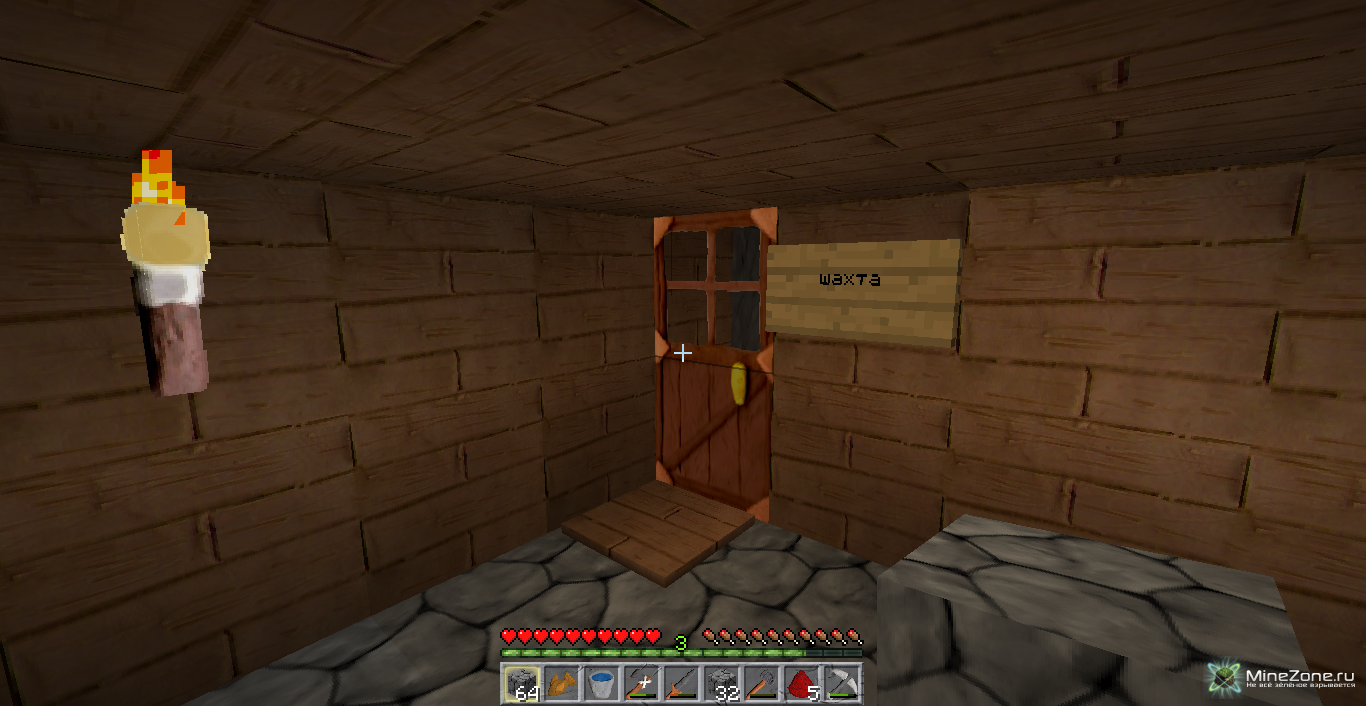
Task: Equip the sword from the hotbar
Action: coord(681,684)
